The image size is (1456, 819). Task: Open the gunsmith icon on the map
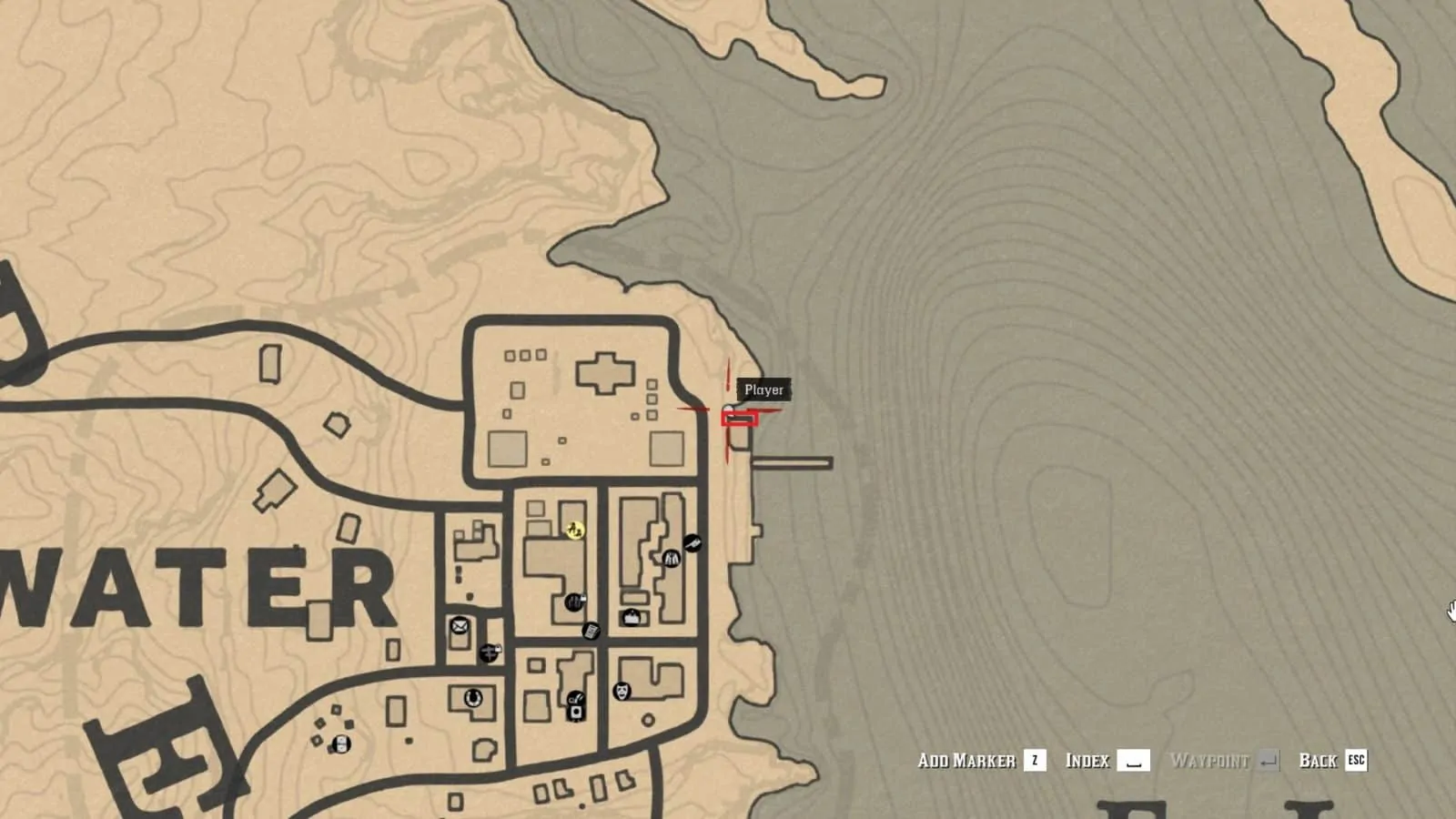coord(694,543)
